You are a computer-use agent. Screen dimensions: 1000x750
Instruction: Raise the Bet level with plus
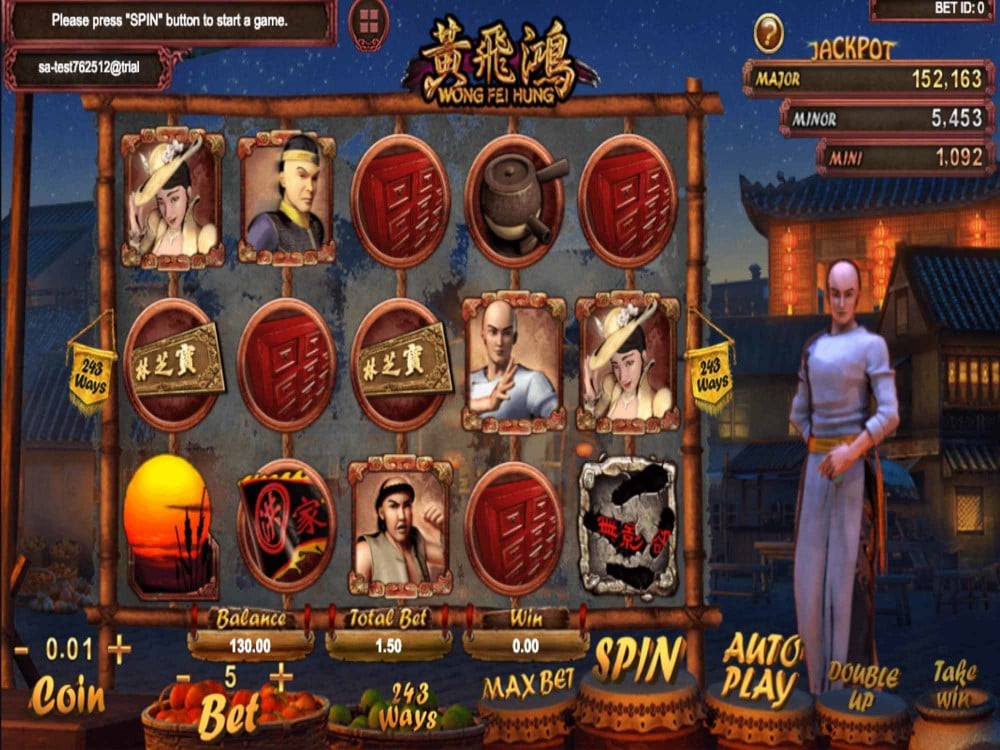[x=281, y=678]
